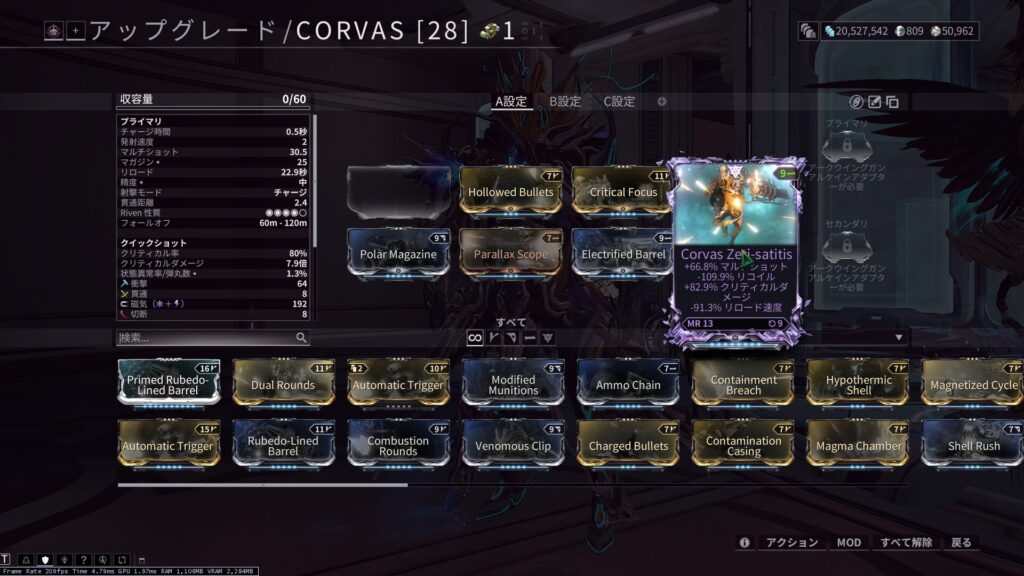Click the mod search field

[x=206, y=338]
